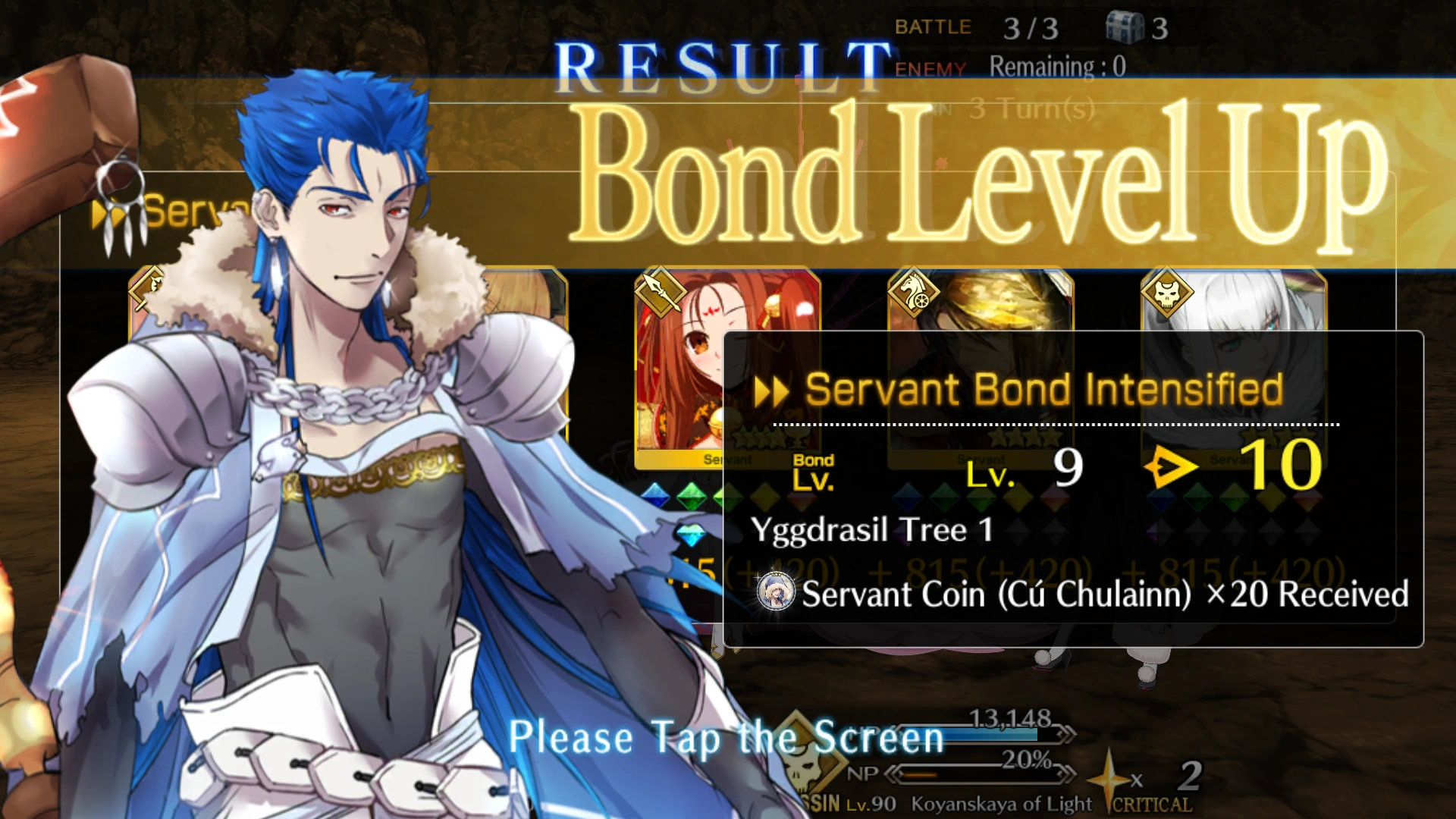
Task: Select the Assassin skull class icon
Action: (x=1169, y=292)
